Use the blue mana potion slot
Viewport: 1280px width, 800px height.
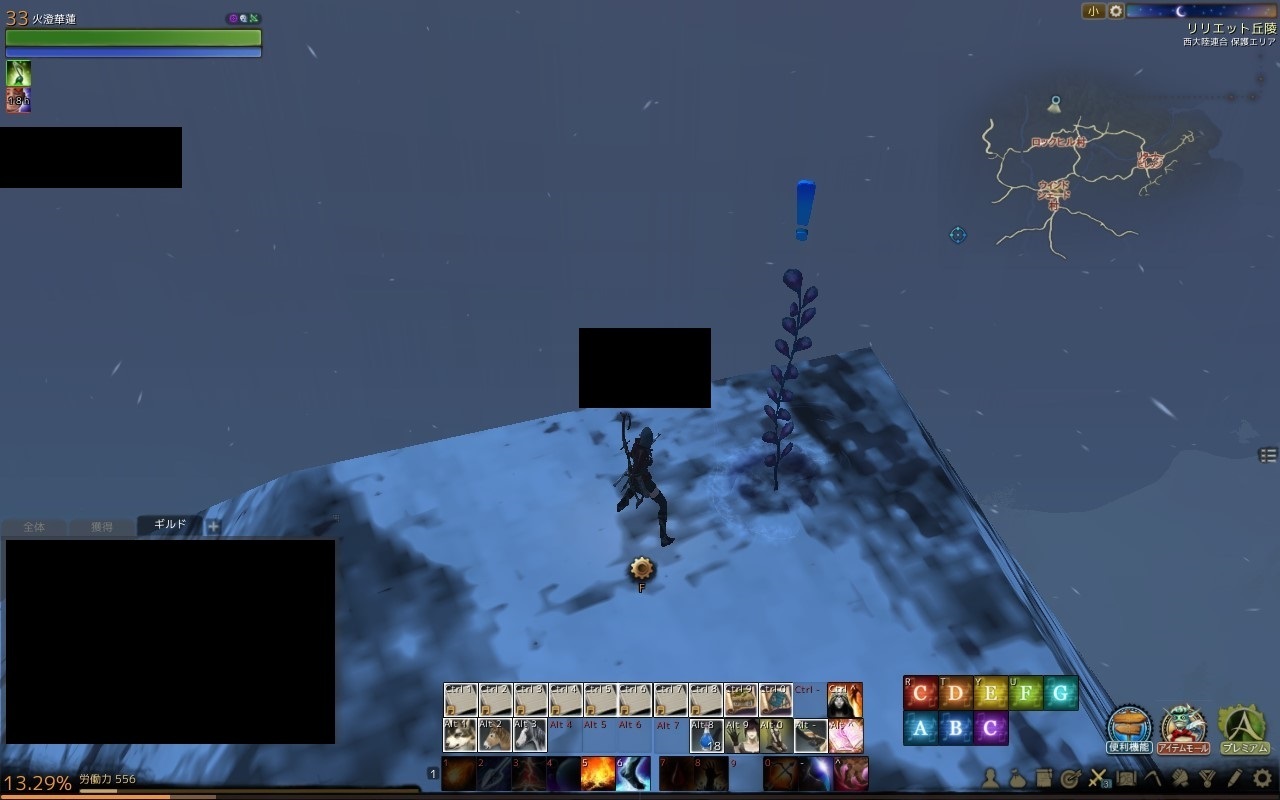click(x=707, y=736)
